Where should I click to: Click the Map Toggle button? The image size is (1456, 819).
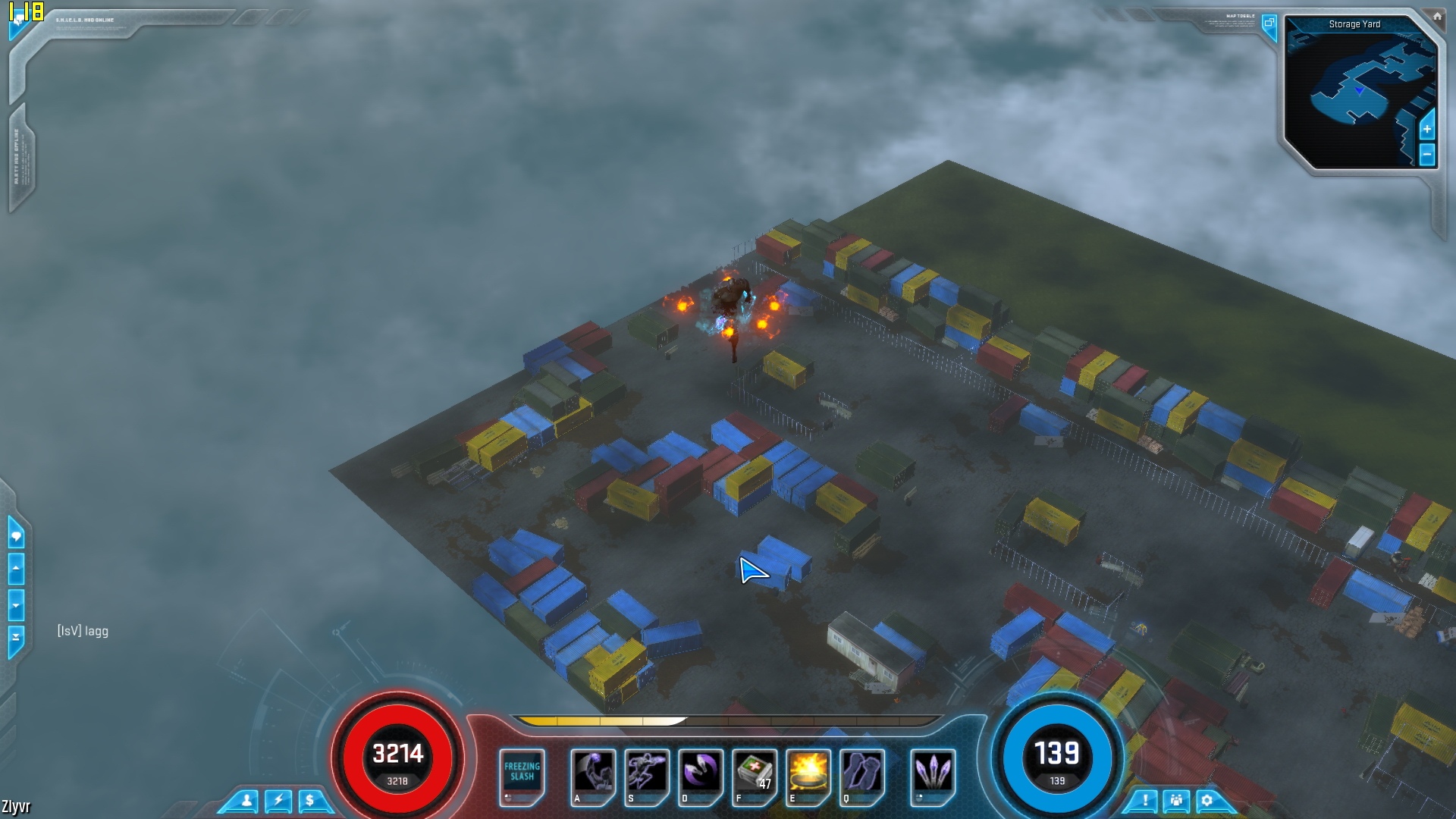[x=1269, y=24]
